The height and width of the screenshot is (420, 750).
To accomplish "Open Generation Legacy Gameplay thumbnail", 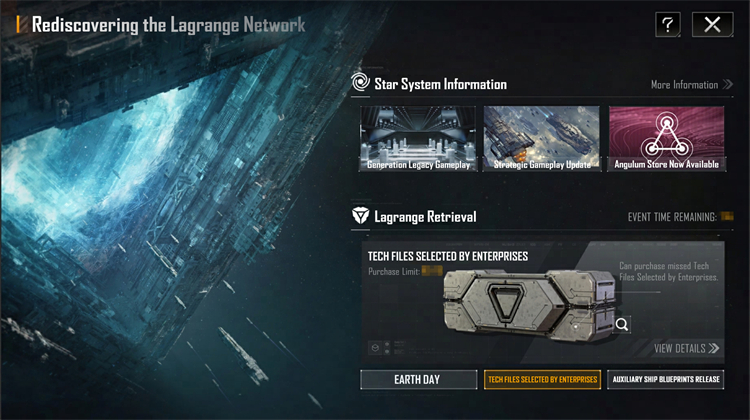I will 418,140.
